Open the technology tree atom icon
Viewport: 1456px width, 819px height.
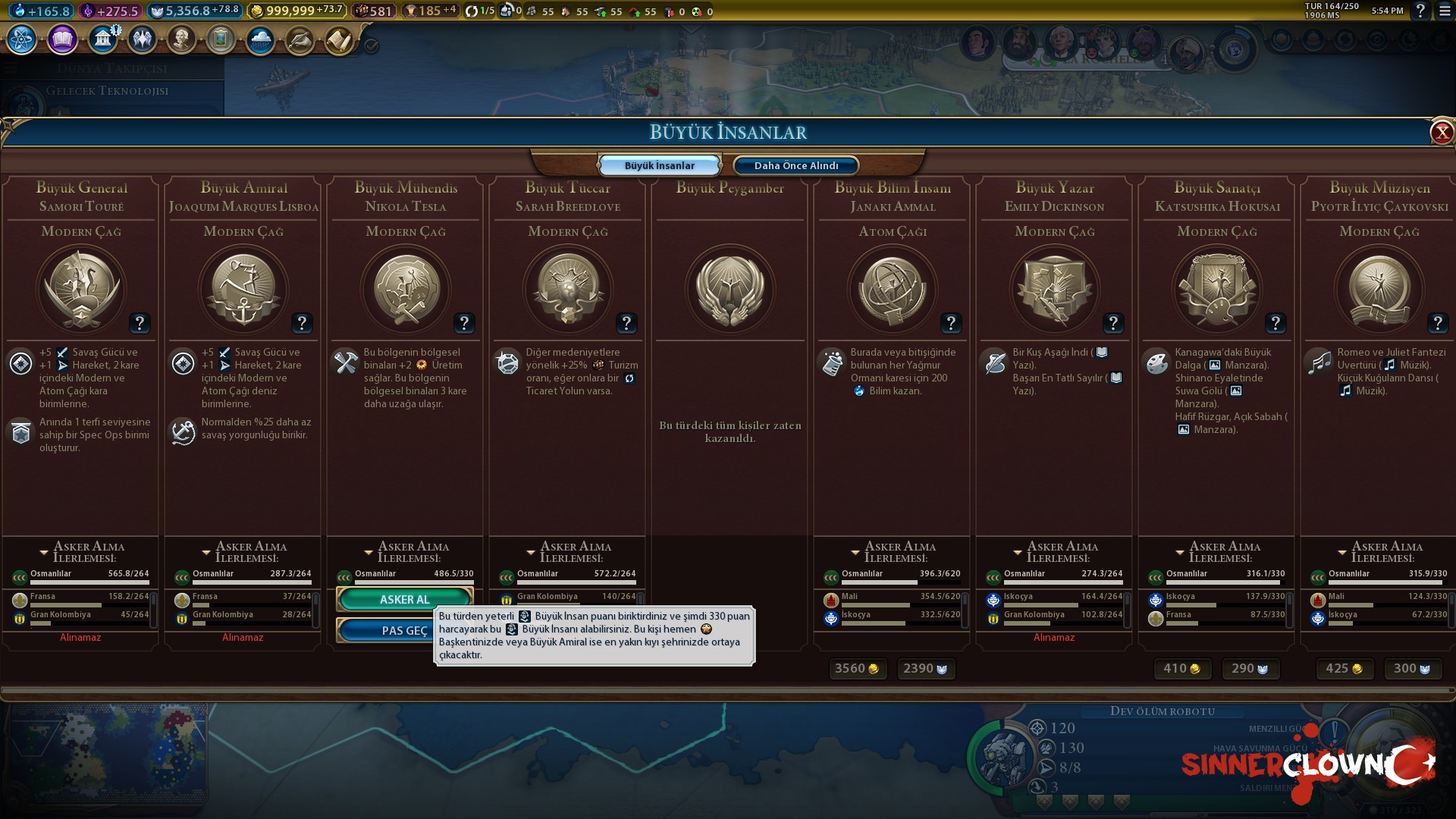point(22,39)
